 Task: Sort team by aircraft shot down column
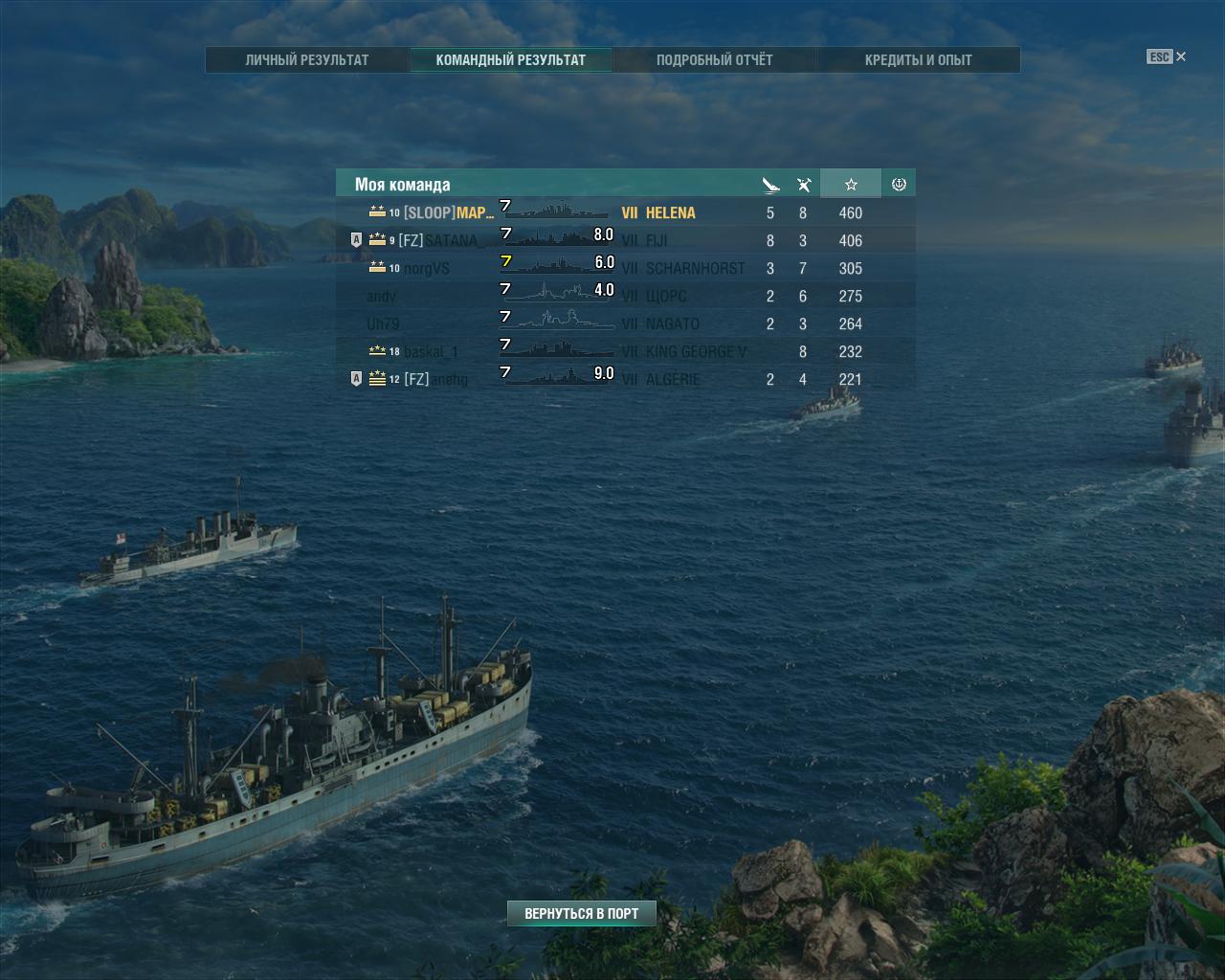(804, 185)
